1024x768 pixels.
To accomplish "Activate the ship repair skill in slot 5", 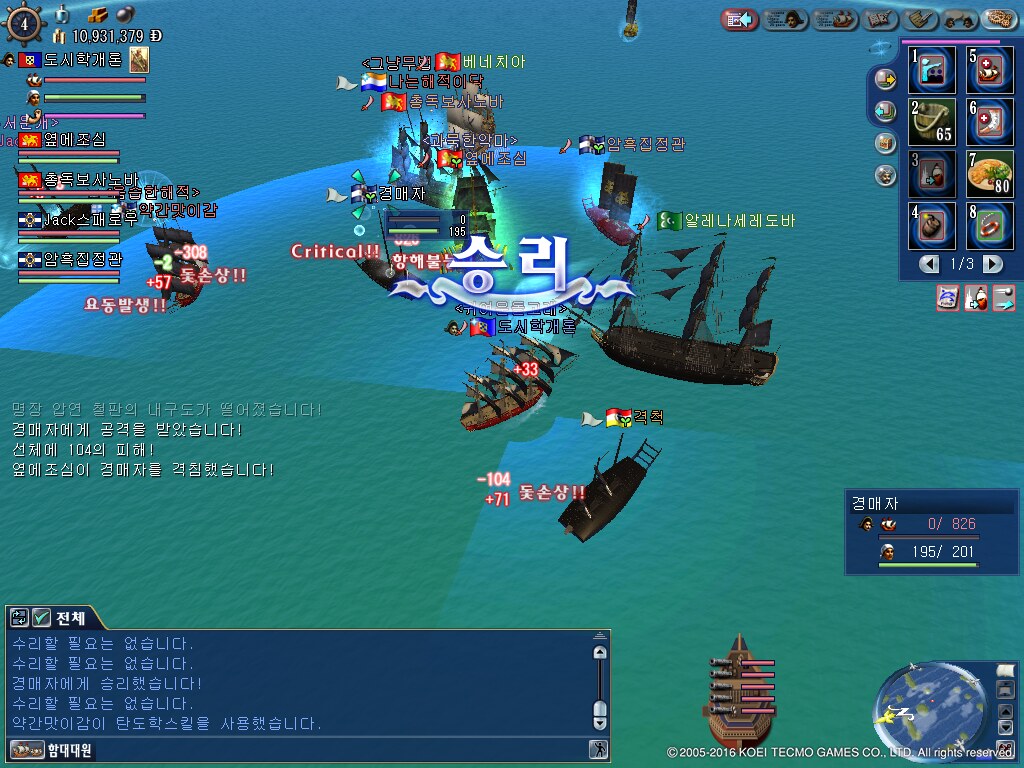I will [x=990, y=70].
